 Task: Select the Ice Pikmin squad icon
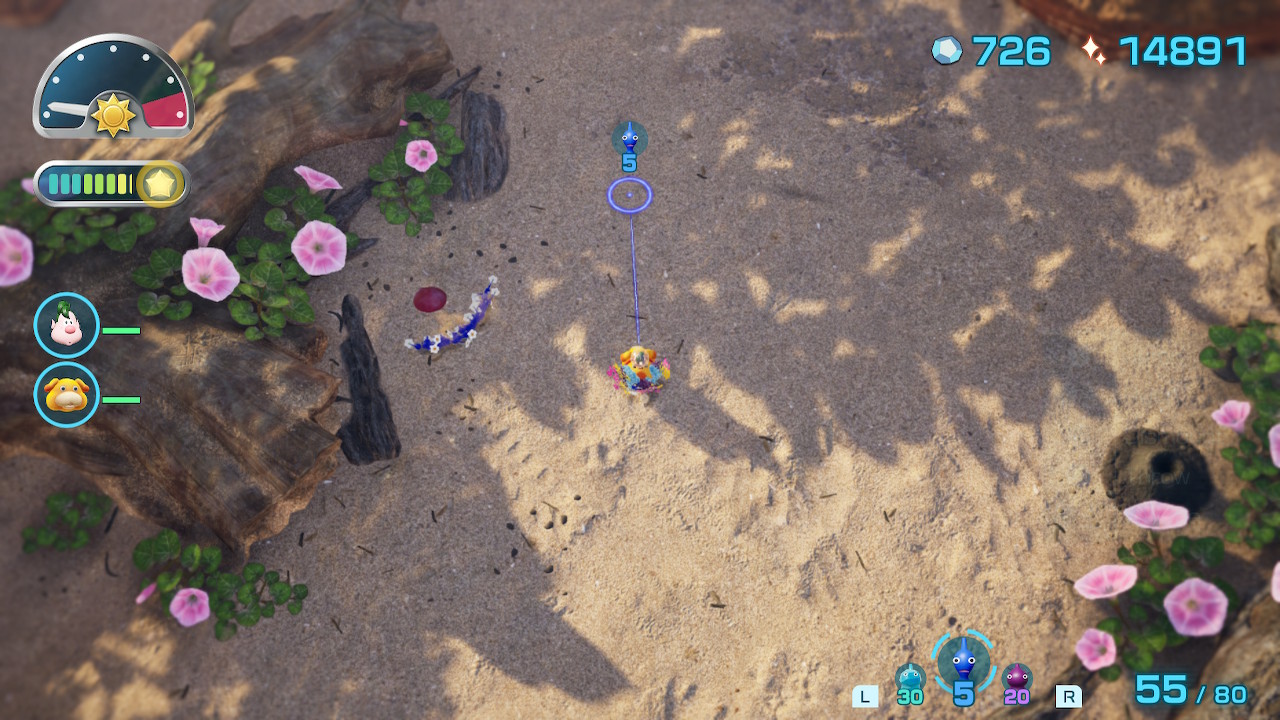(910, 679)
